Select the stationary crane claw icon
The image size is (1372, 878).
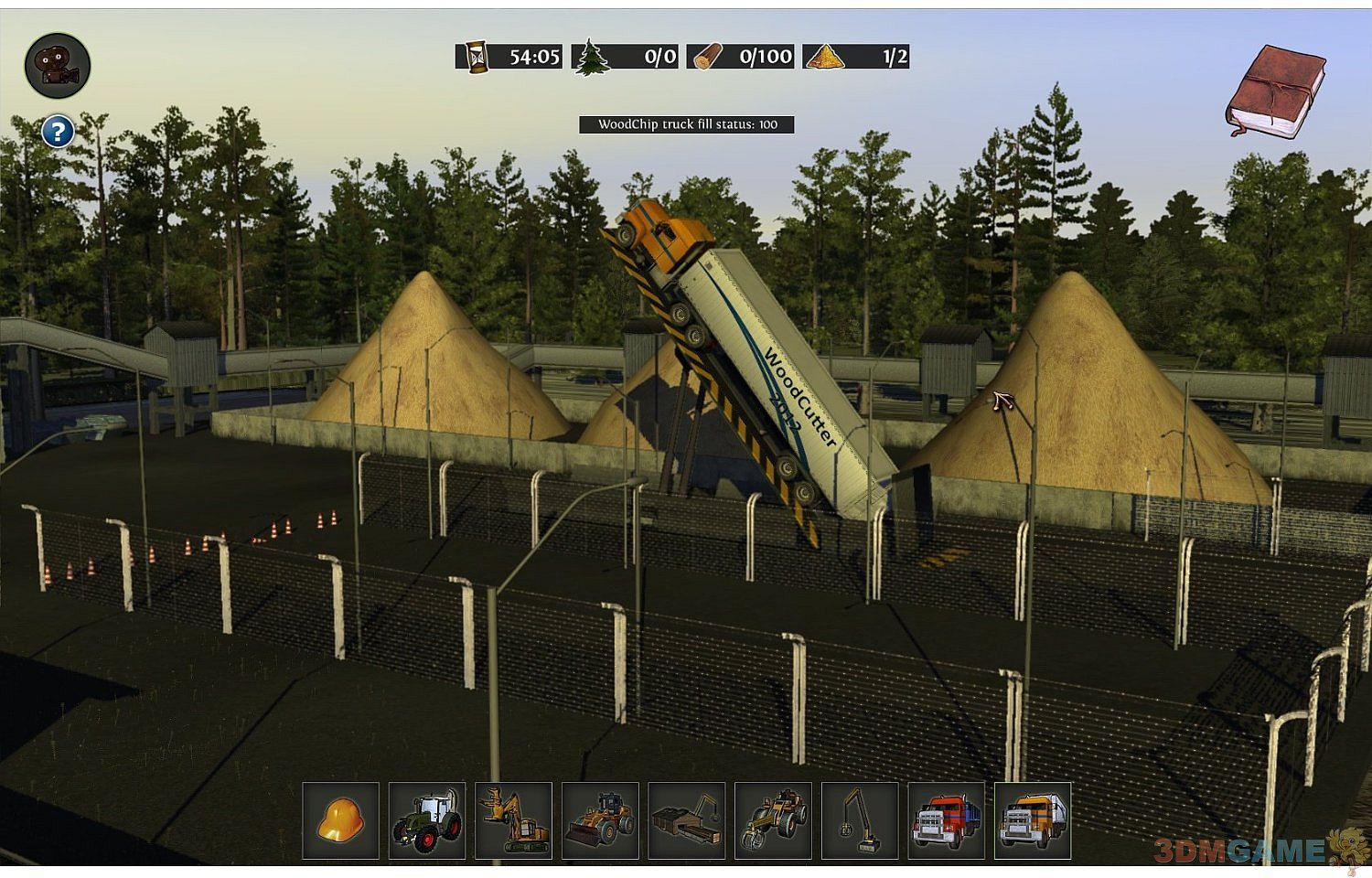(860, 820)
